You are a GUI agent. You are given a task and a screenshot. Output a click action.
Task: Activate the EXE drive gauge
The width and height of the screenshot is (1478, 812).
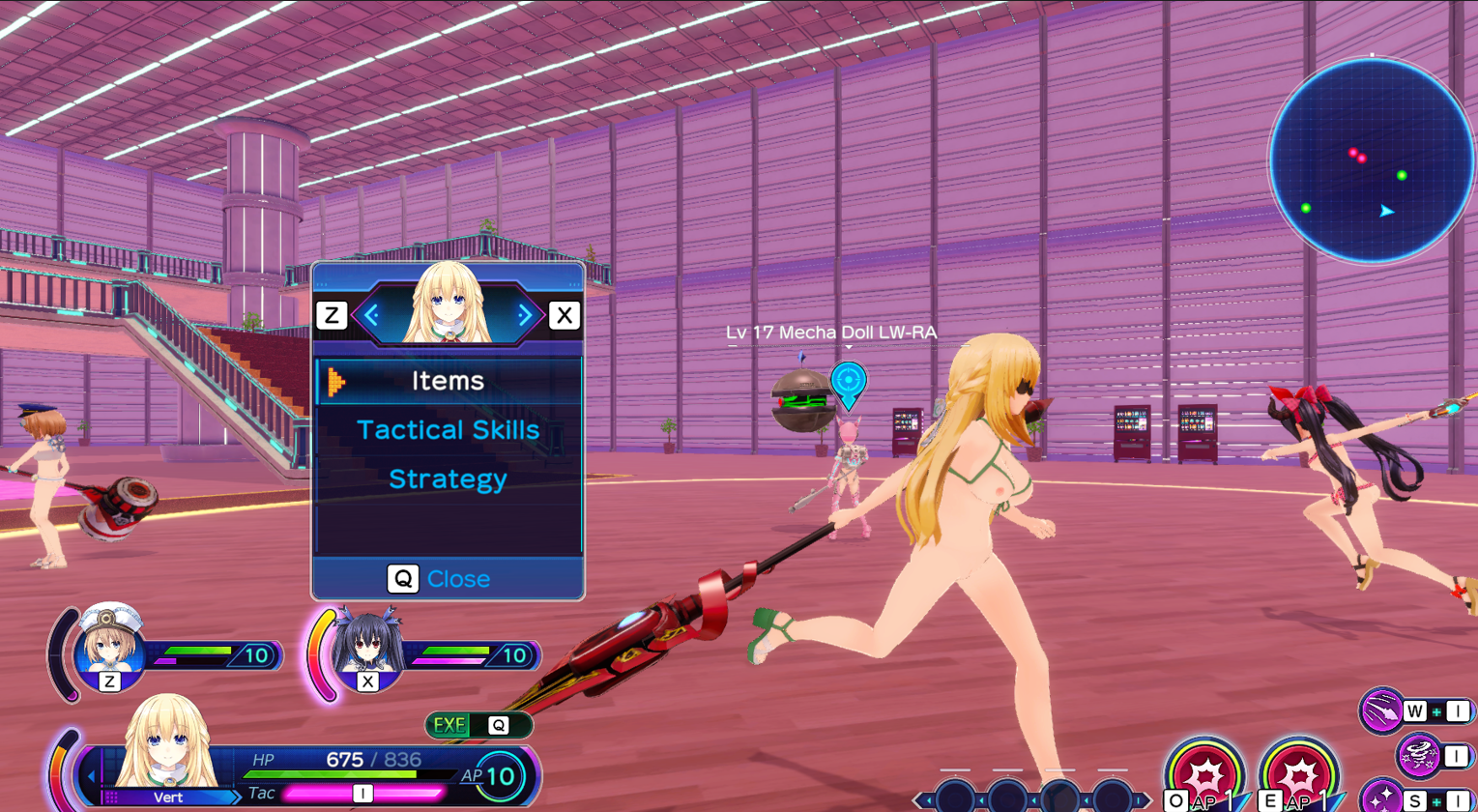(478, 725)
